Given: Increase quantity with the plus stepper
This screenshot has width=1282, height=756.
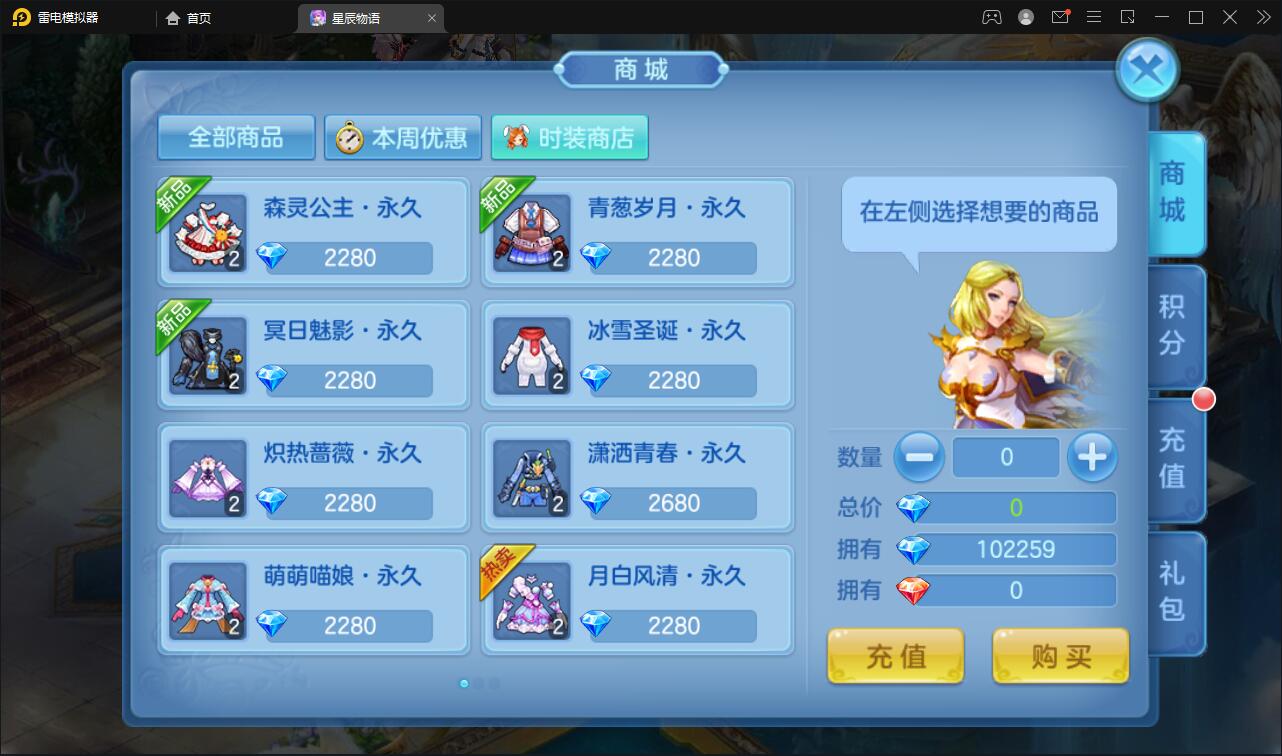Looking at the screenshot, I should 1092,457.
